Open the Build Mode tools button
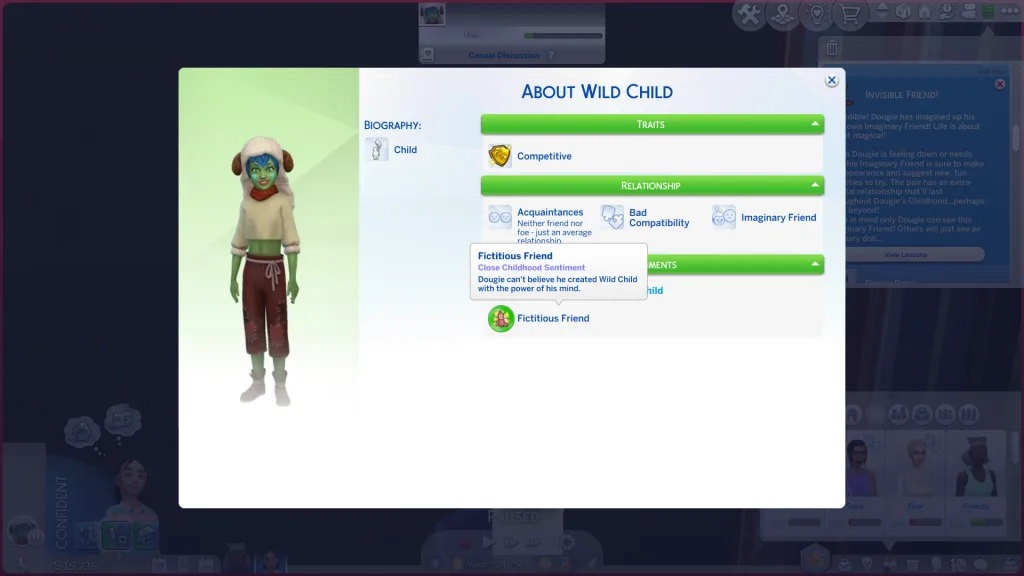 [749, 14]
